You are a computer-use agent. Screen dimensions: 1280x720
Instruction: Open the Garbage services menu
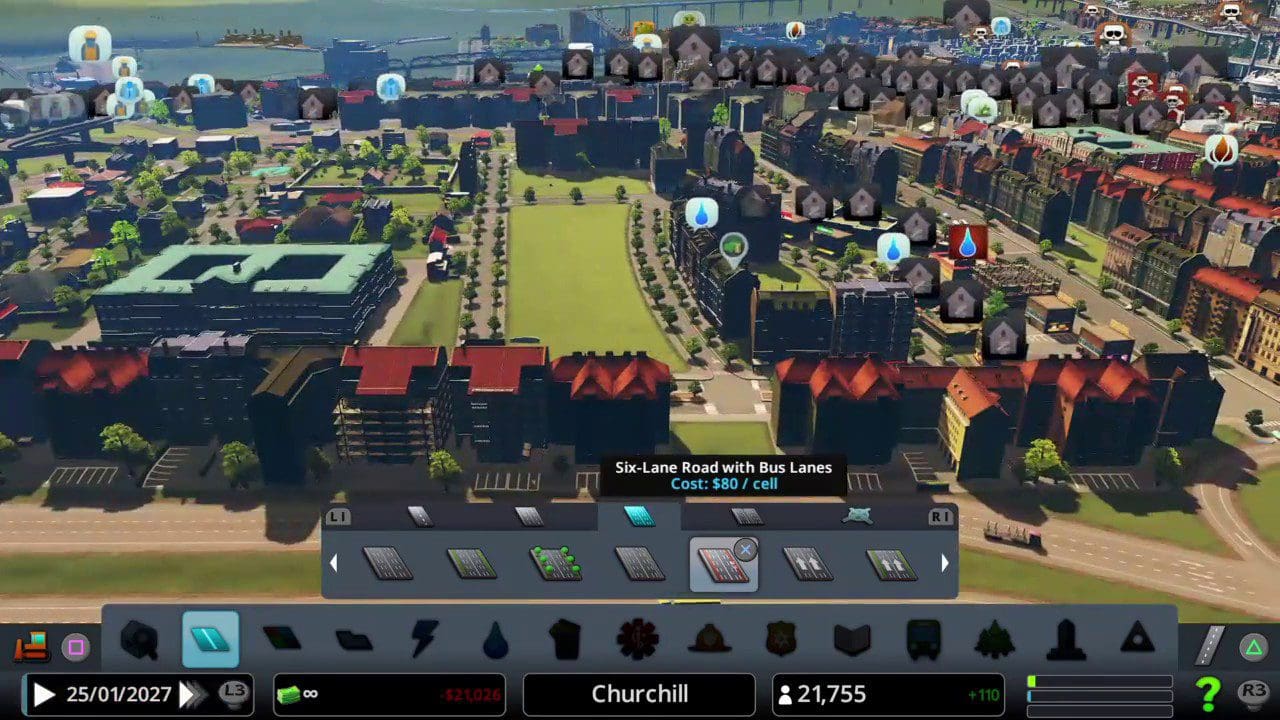click(x=565, y=640)
